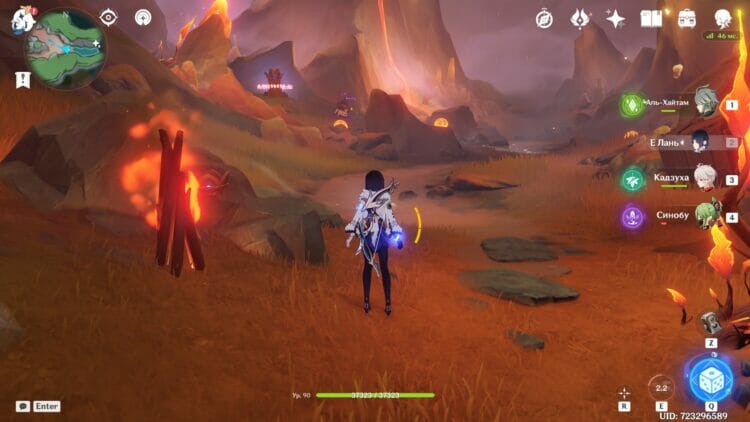Select party member Е Лань
This screenshot has width=750, height=422.
click(x=705, y=142)
